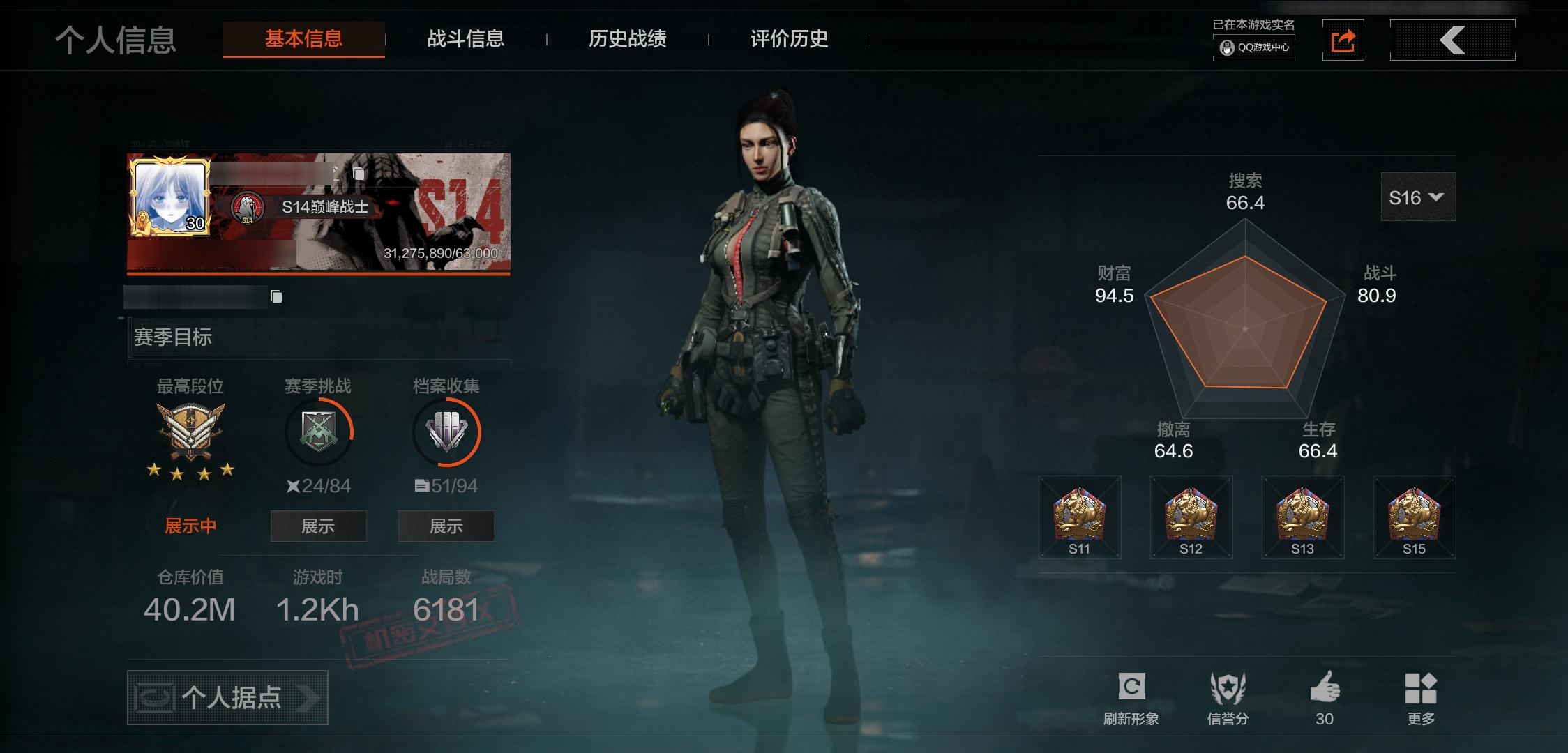The image size is (1568, 753).
Task: Check the 信誉分 reputation score
Action: coord(1228,698)
